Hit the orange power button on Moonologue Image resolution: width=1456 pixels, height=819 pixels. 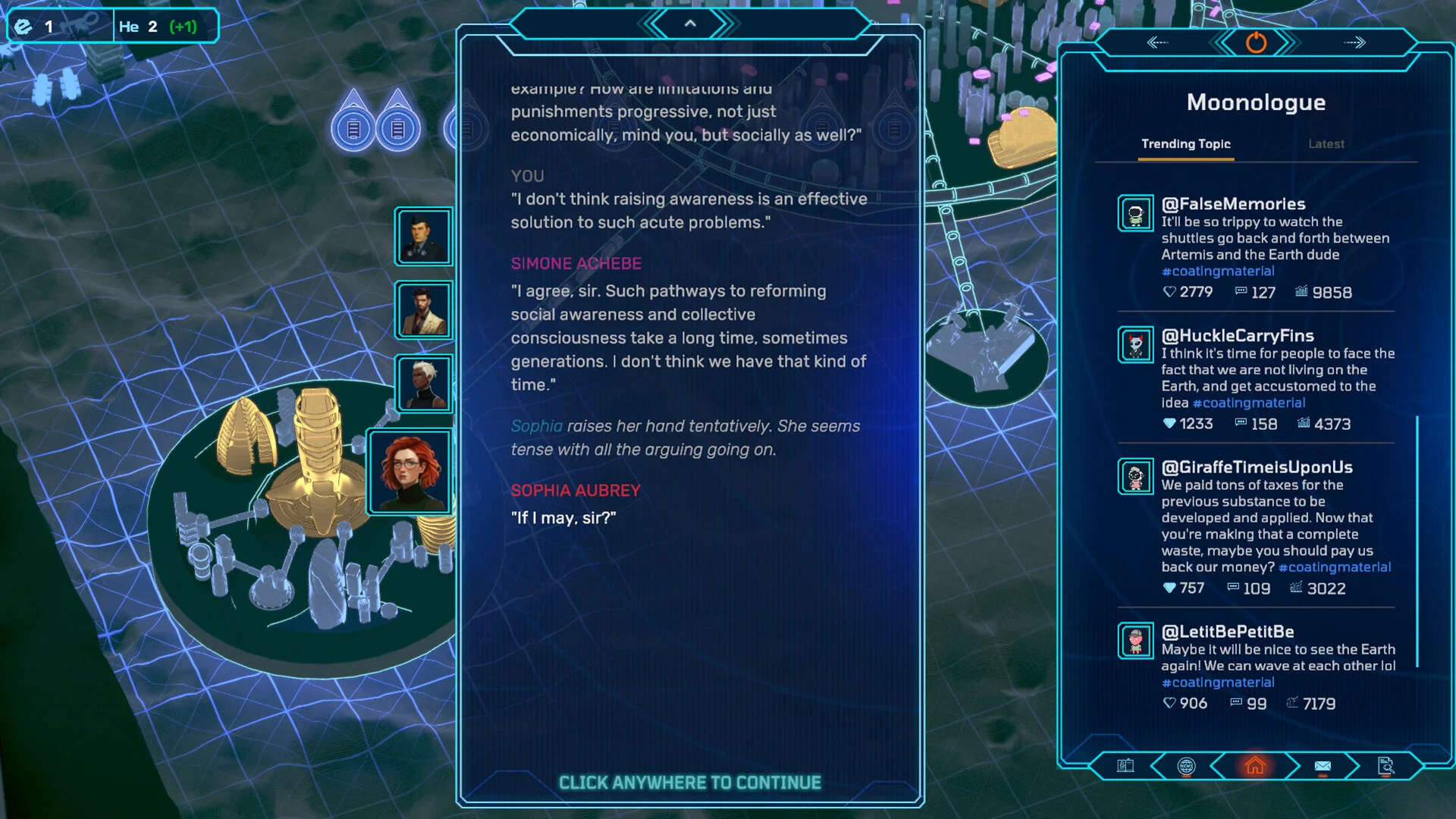1256,42
